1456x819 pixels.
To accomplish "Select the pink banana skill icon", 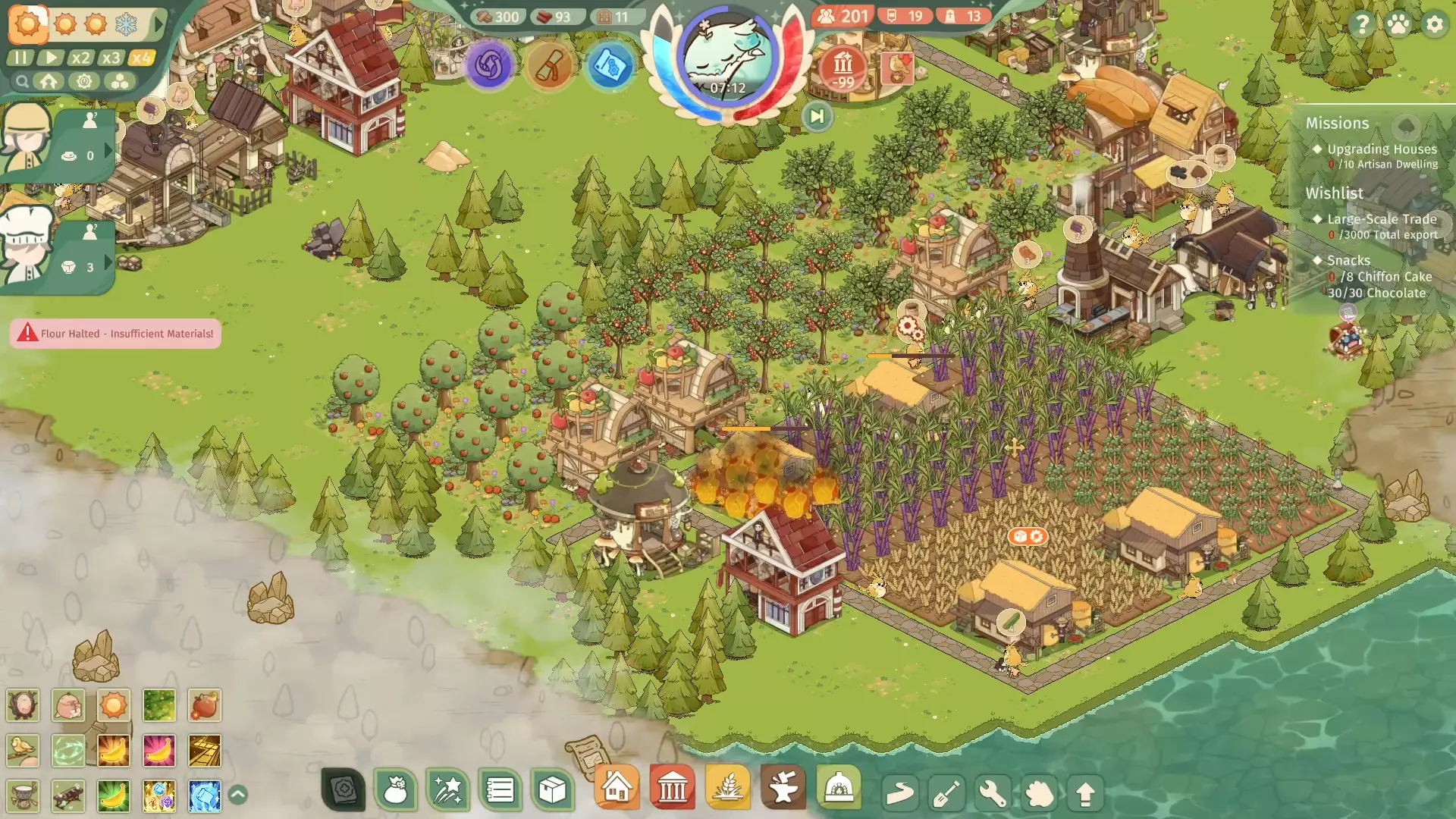I will click(158, 751).
